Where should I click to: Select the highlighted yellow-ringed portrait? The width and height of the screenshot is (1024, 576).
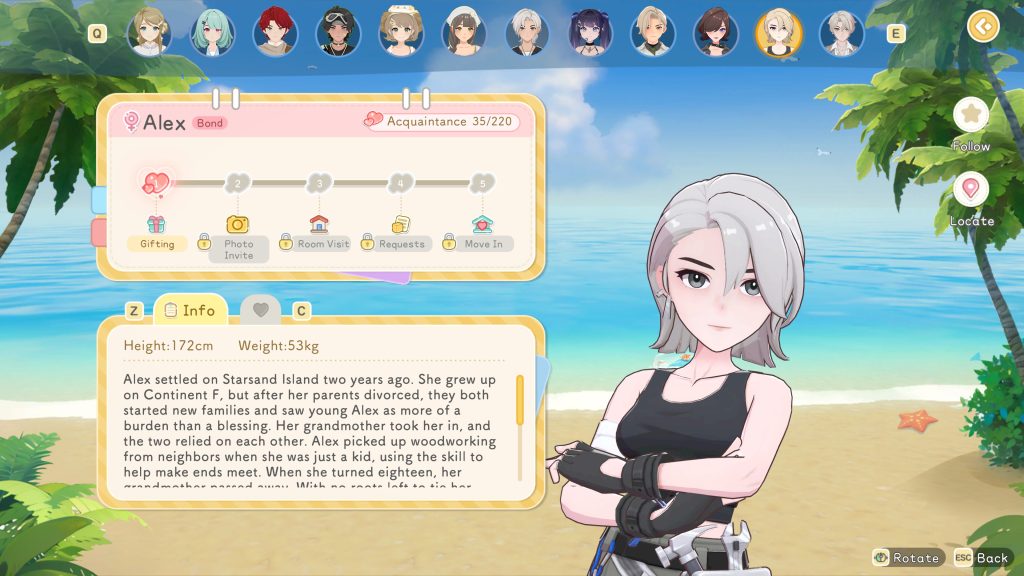[x=778, y=32]
